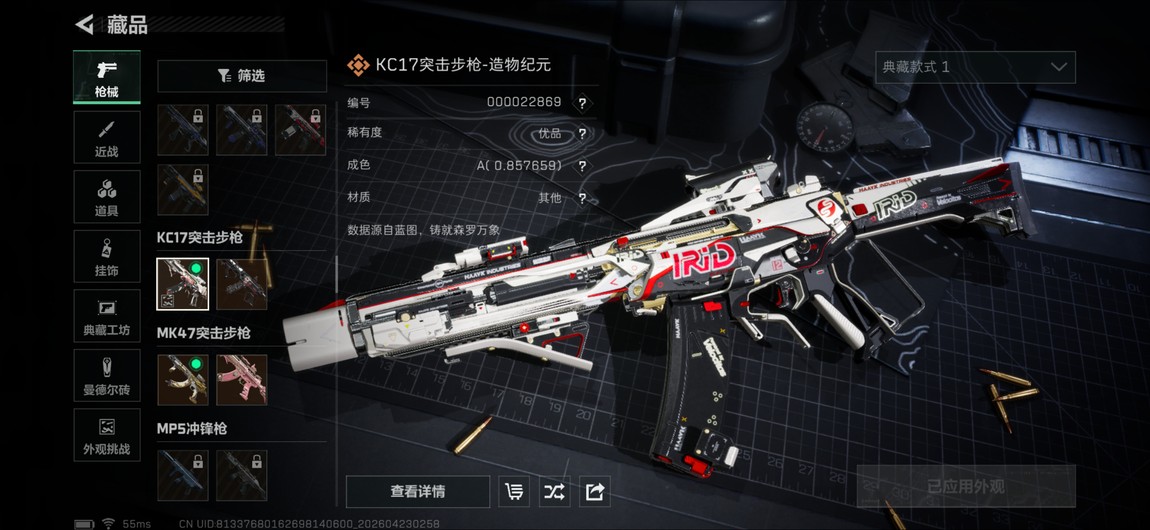Select the 曼德尔砖 tab

point(107,376)
